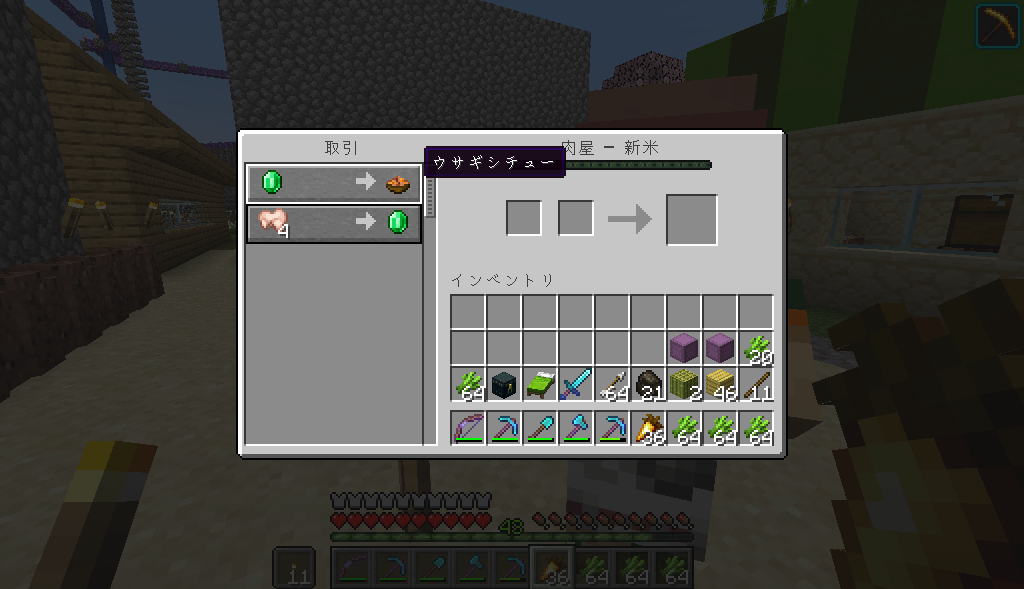Viewport: 1024px width, 589px height.
Task: Pick up the ender chest from inventory
Action: tap(504, 385)
